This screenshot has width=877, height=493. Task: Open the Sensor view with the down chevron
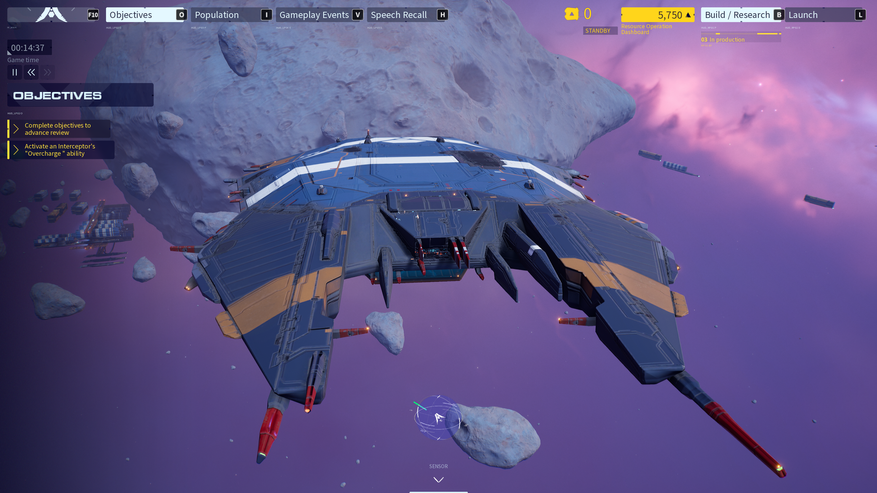click(x=438, y=480)
